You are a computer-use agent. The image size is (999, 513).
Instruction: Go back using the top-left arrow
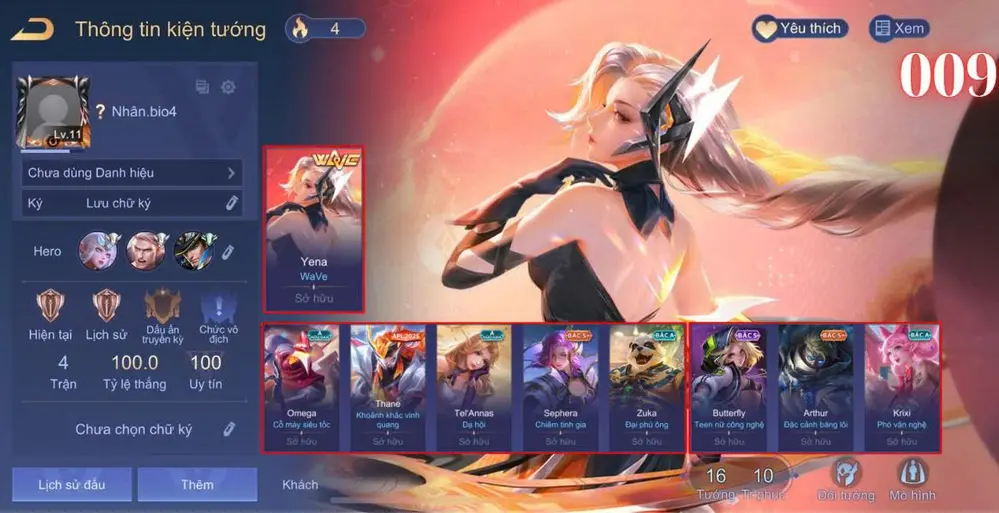(x=33, y=30)
